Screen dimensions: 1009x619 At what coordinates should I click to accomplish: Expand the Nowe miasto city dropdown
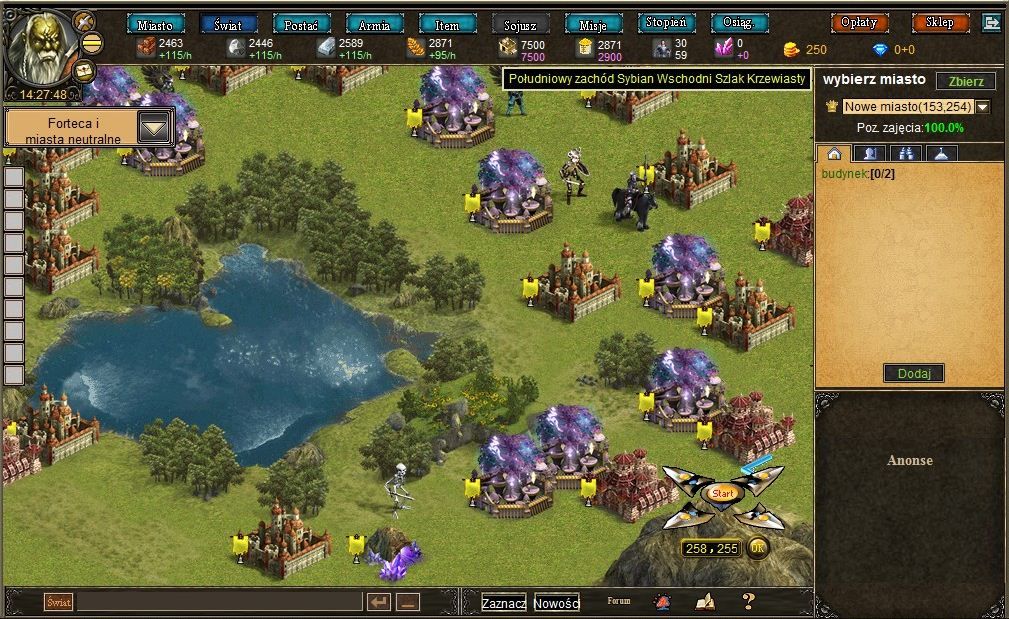pos(982,107)
